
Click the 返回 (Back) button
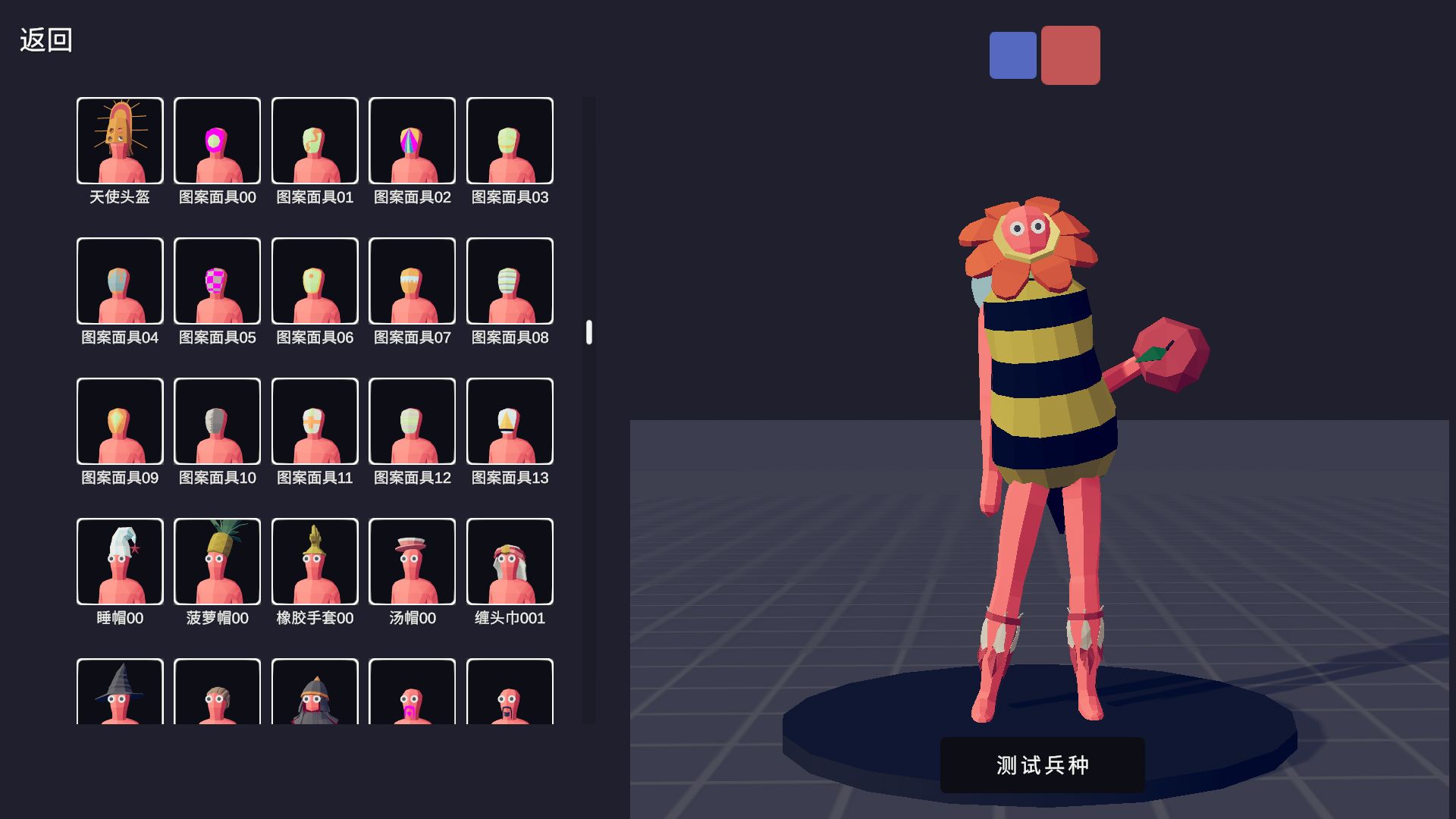click(44, 42)
